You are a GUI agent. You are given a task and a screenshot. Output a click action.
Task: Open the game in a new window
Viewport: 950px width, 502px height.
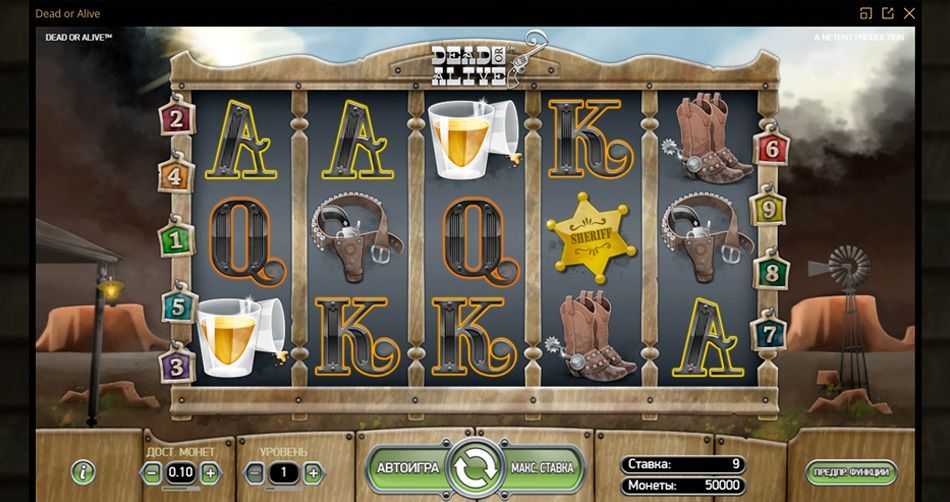point(887,14)
